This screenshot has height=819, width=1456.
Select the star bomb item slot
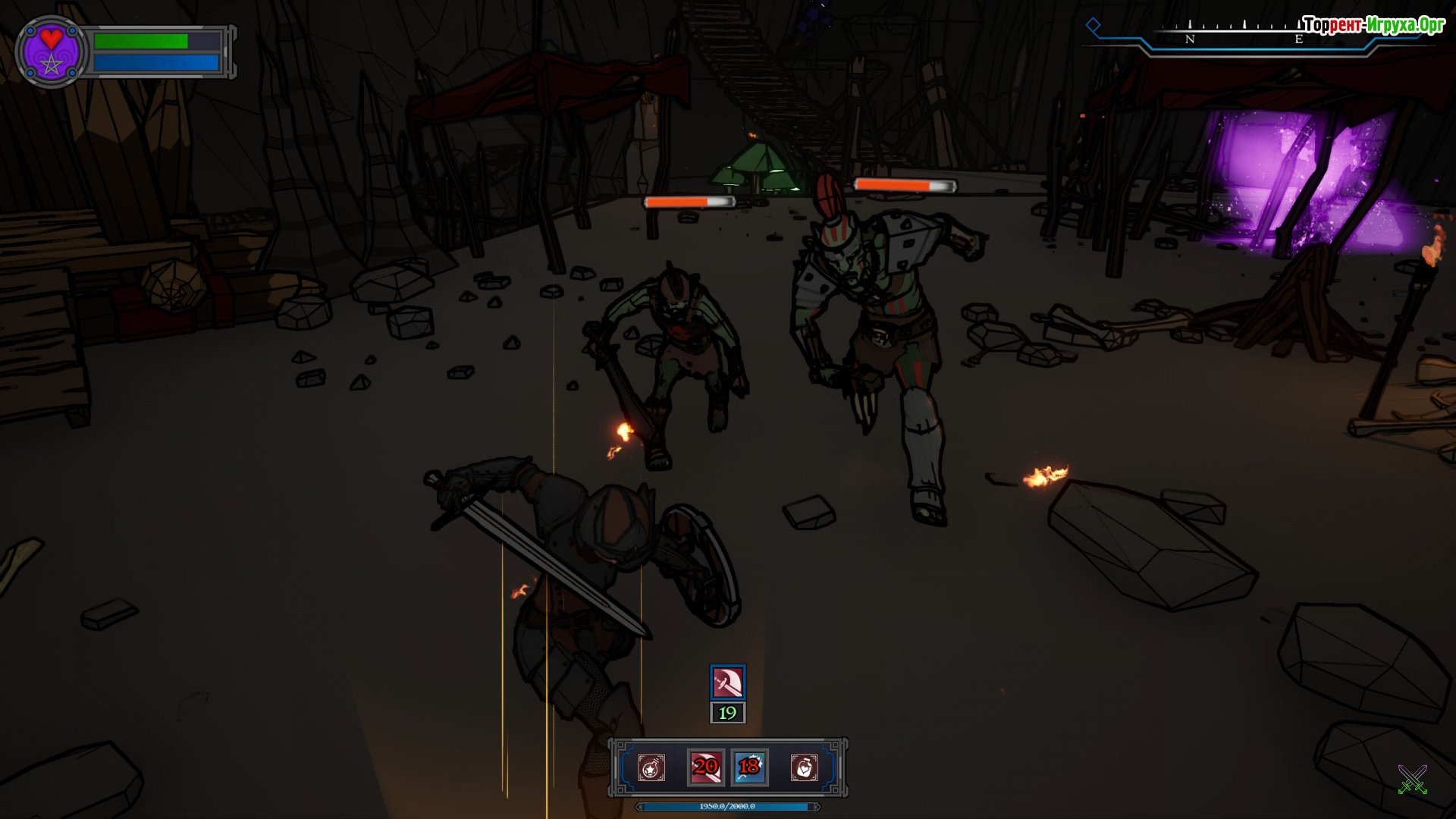tap(651, 767)
